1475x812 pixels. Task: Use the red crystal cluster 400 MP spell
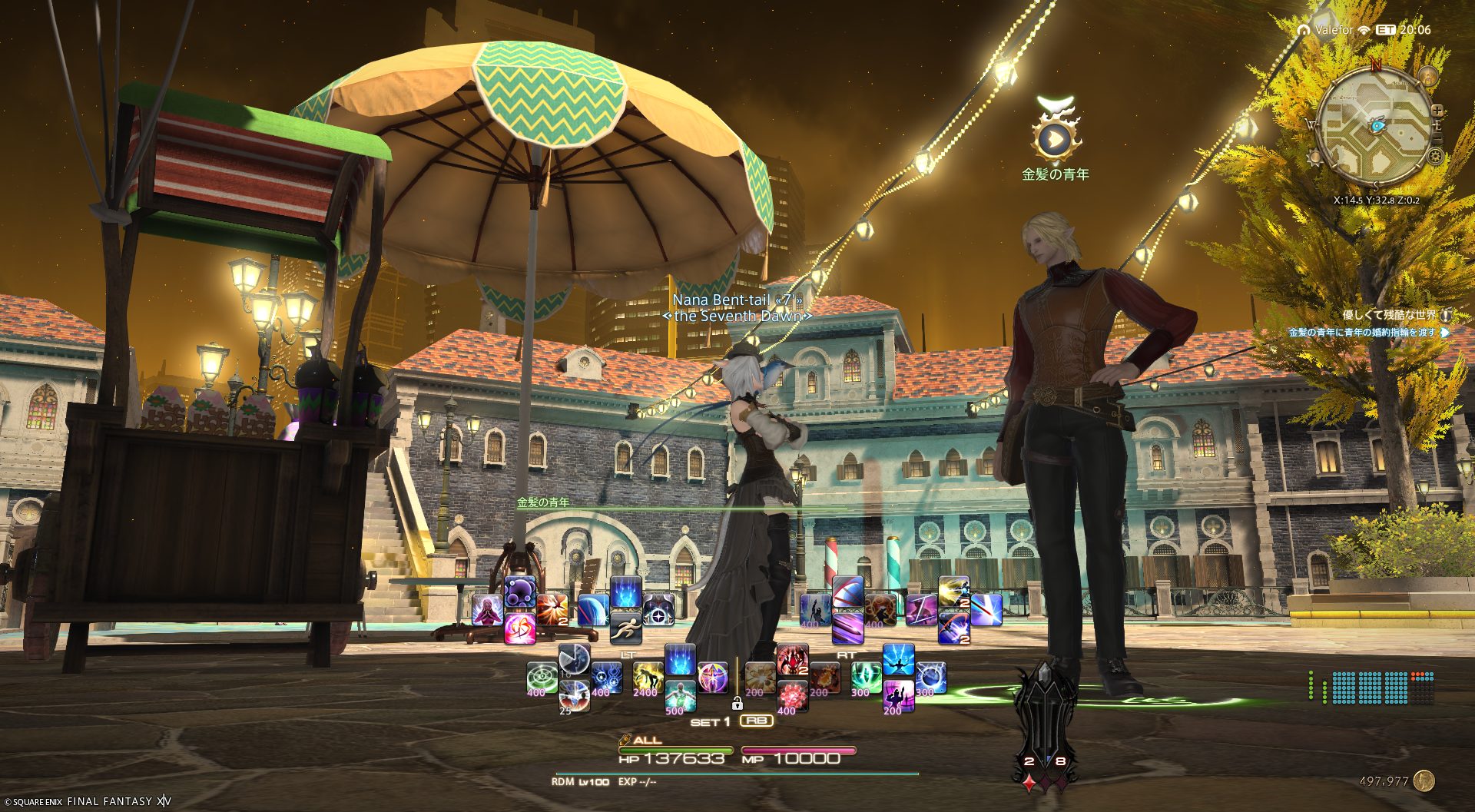(x=791, y=695)
